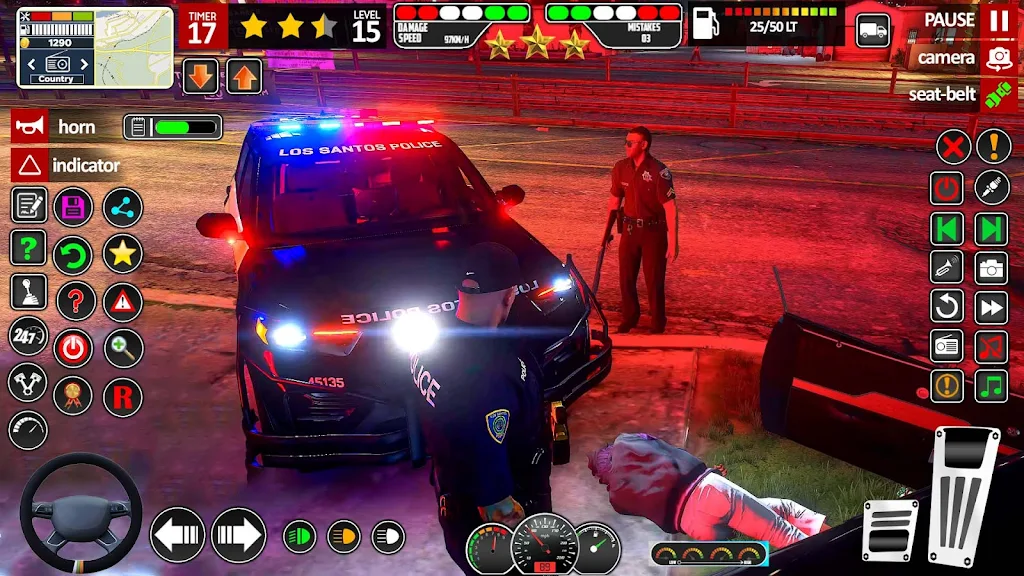
Task: Open the share icon
Action: pyautogui.click(x=123, y=206)
